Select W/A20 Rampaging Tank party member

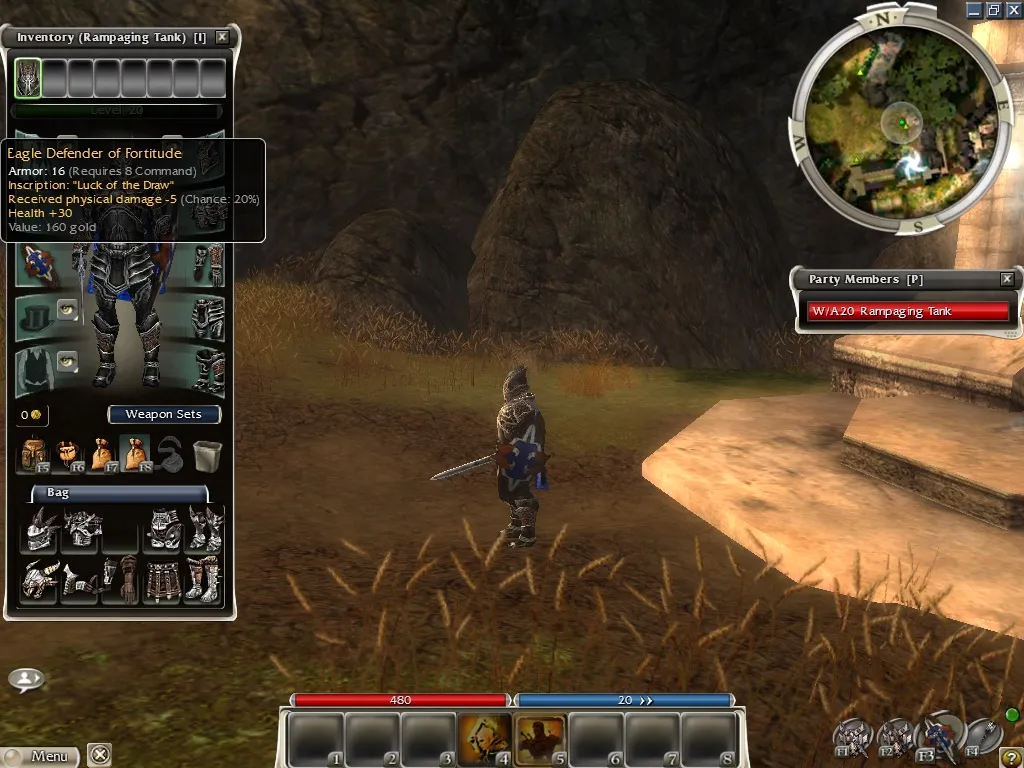click(908, 311)
